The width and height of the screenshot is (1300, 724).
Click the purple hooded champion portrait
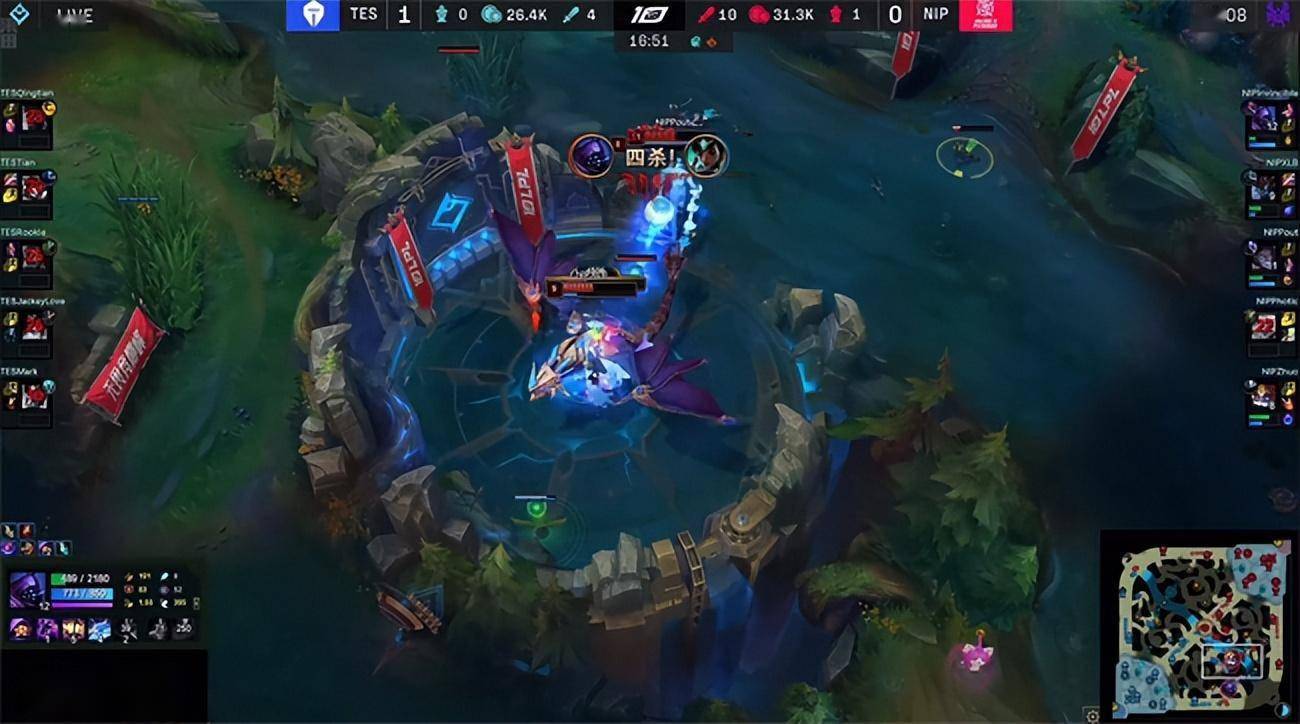(x=28, y=590)
